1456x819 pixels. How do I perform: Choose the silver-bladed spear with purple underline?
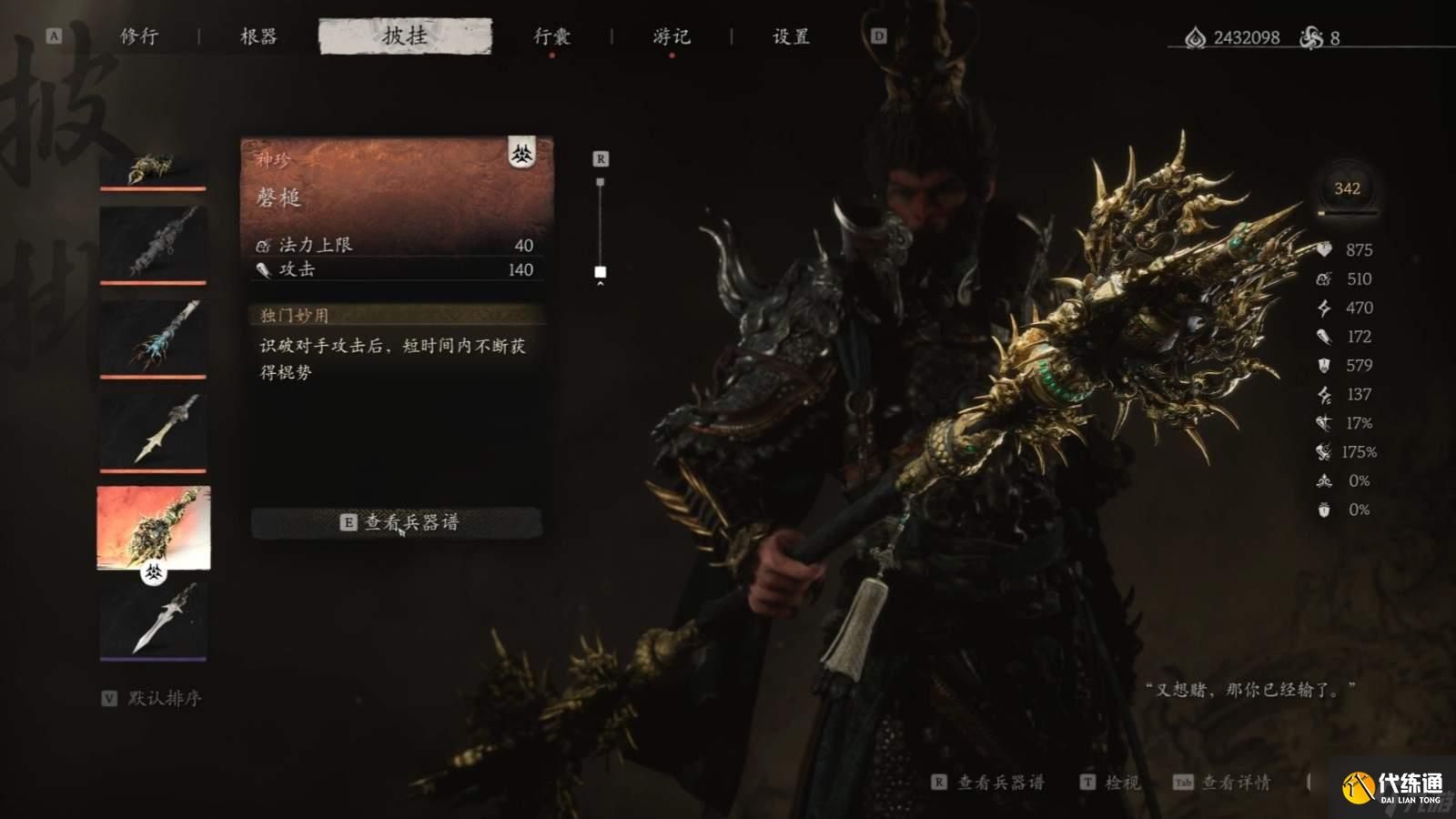pyautogui.click(x=153, y=619)
